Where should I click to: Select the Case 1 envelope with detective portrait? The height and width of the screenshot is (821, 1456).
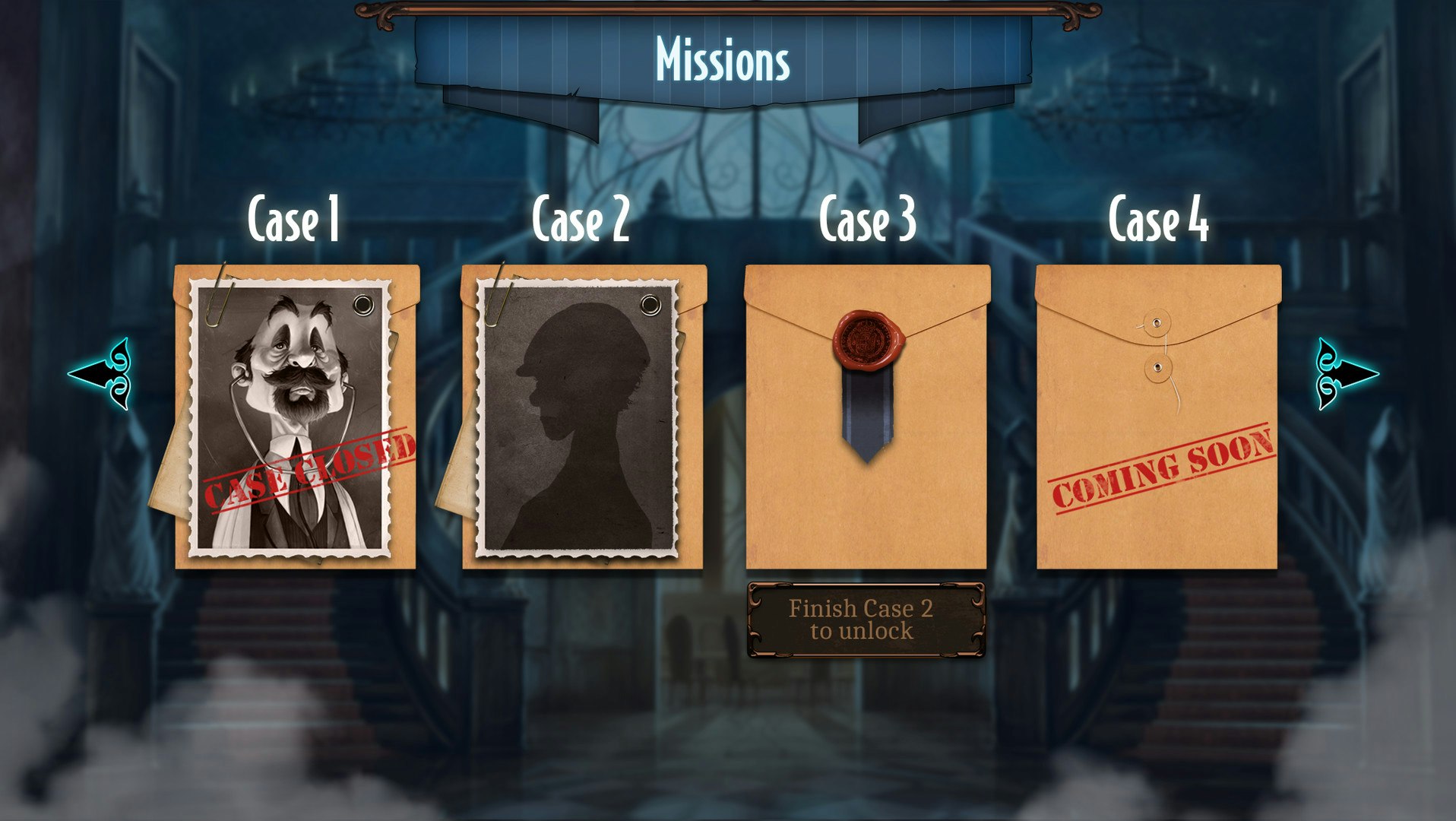point(296,418)
